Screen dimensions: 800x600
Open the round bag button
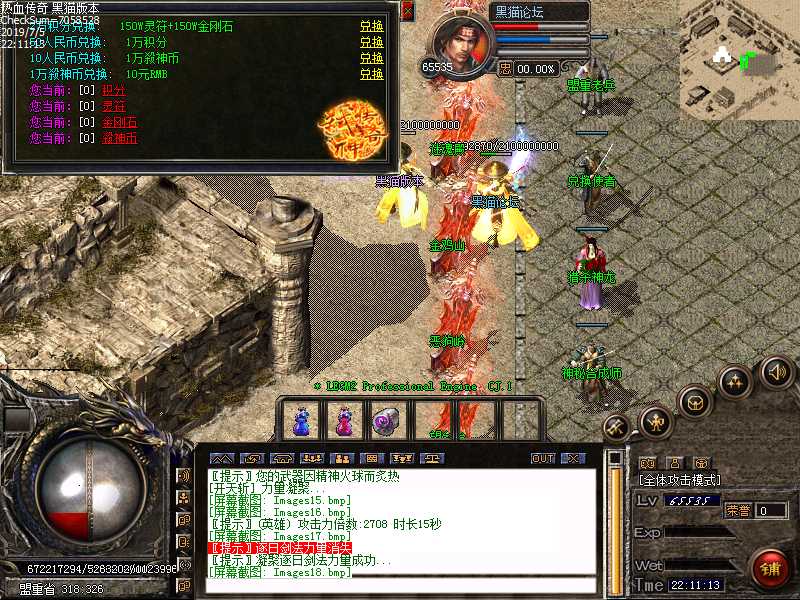692,402
